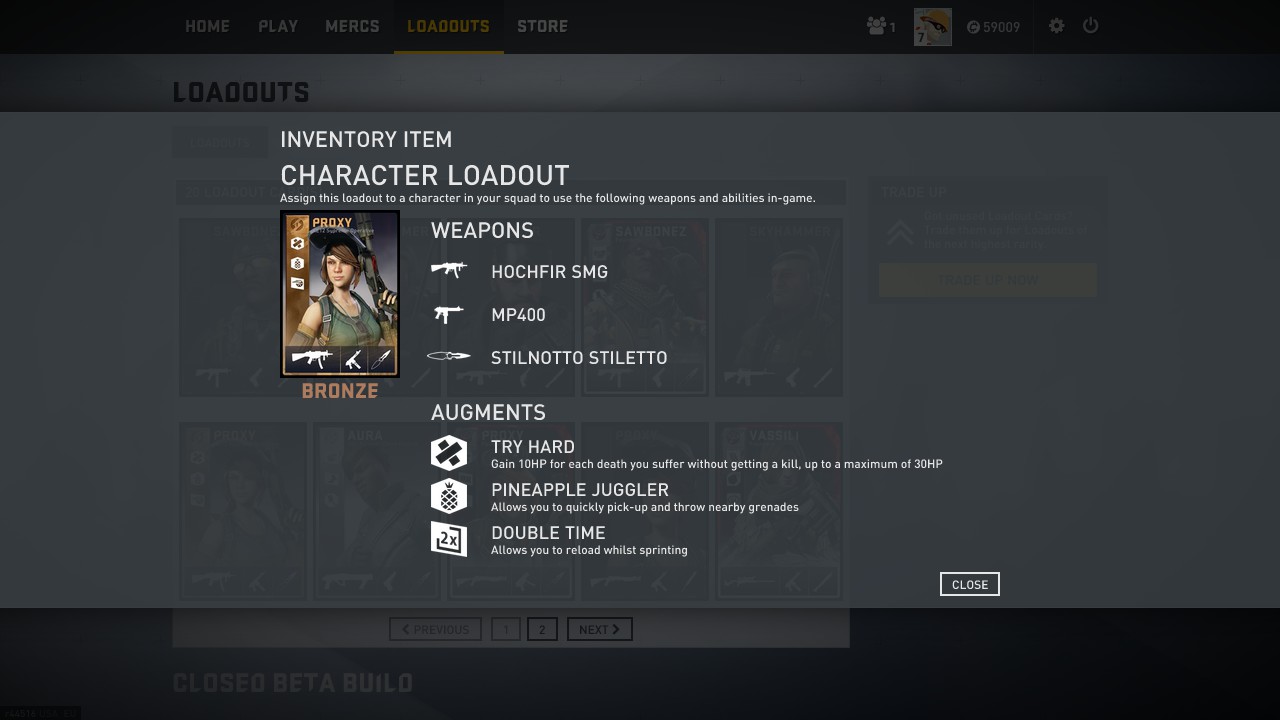Jump to page 1 of loadouts
Image resolution: width=1280 pixels, height=720 pixels.
pos(506,629)
